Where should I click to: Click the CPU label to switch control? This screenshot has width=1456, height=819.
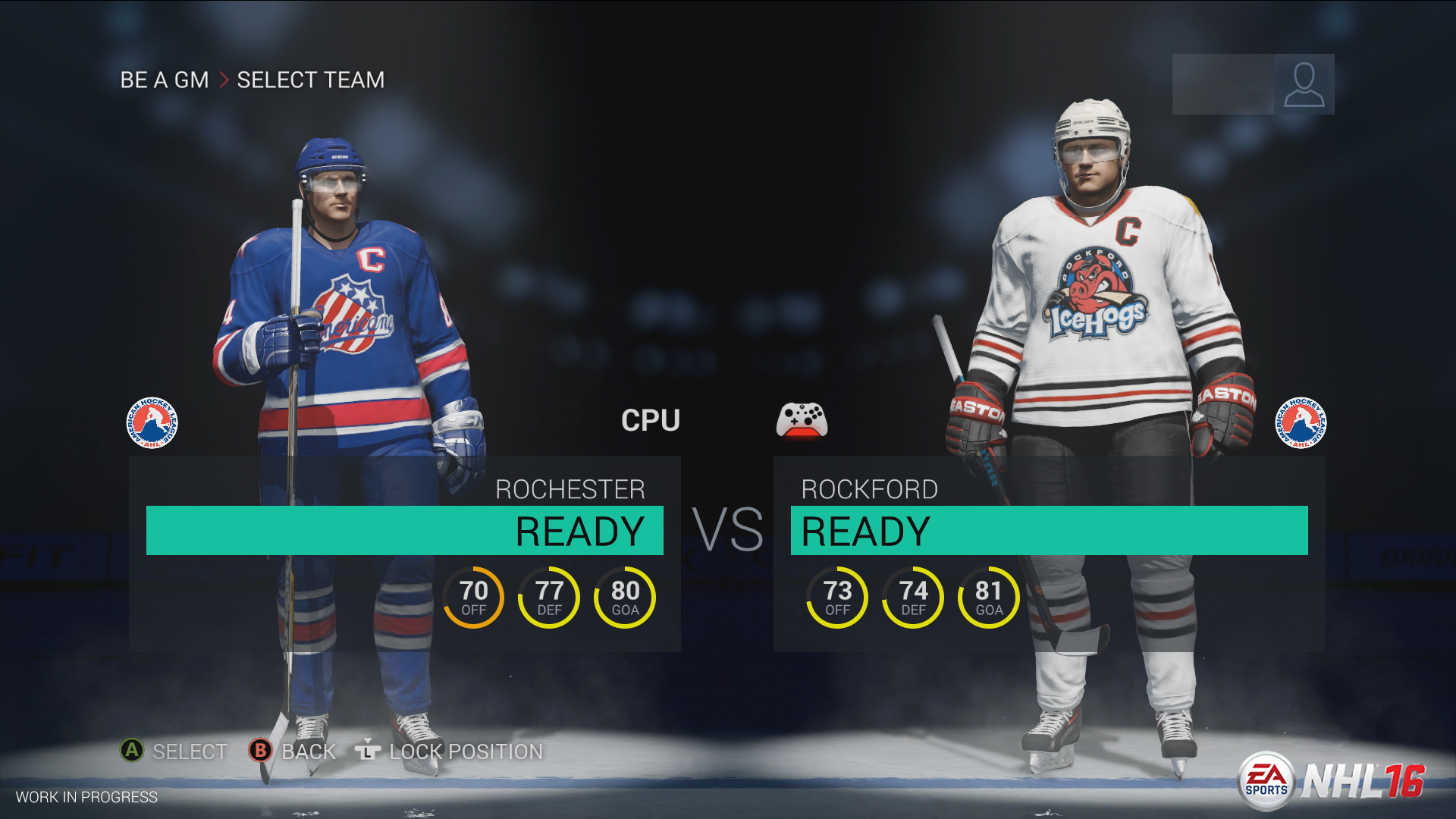pyautogui.click(x=651, y=420)
